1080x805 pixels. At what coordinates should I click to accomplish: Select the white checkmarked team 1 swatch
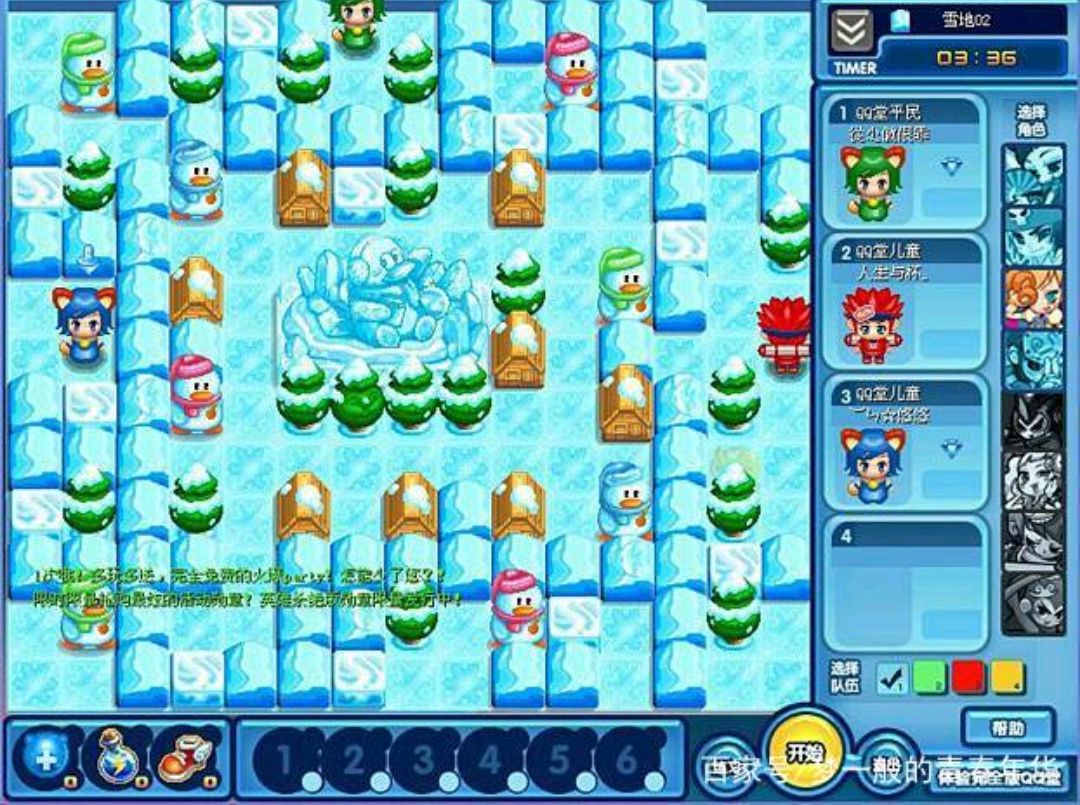pos(891,678)
